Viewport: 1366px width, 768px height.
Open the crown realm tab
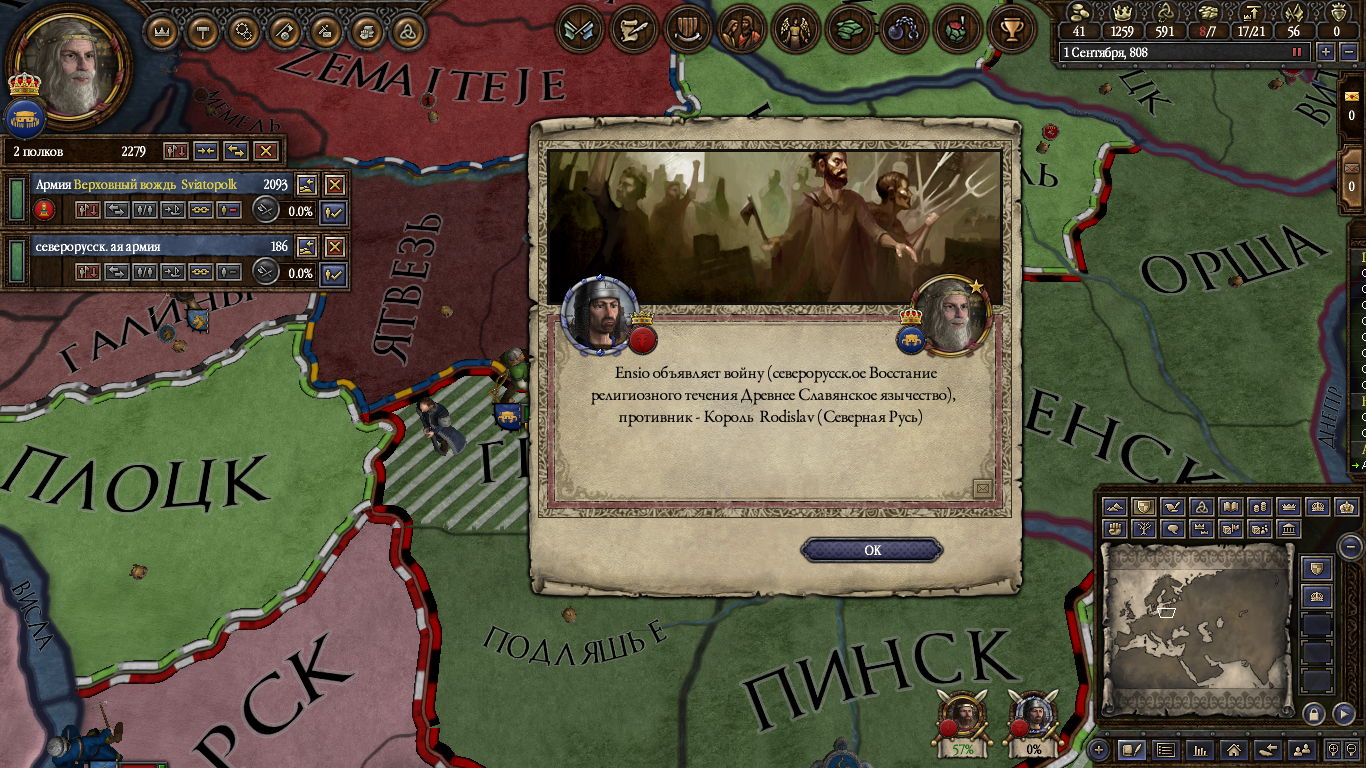pos(161,31)
